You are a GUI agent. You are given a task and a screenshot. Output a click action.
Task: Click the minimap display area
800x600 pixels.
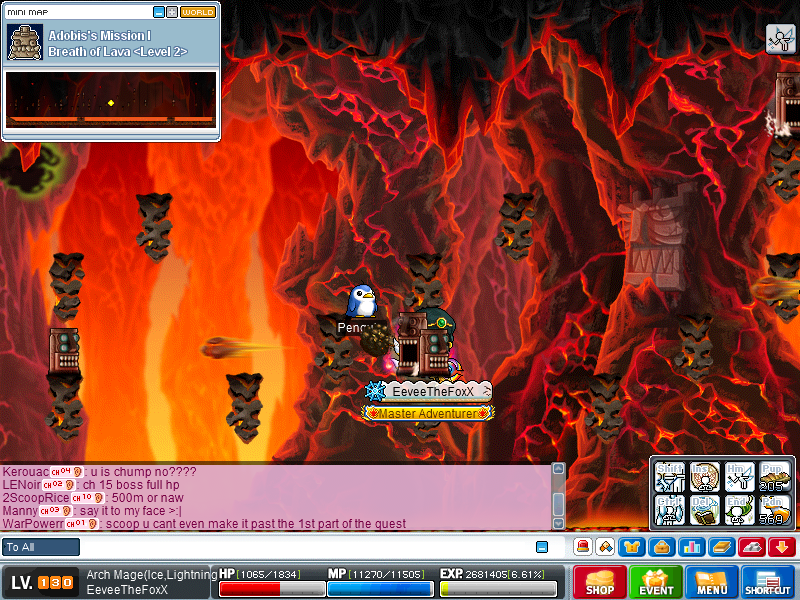click(110, 99)
